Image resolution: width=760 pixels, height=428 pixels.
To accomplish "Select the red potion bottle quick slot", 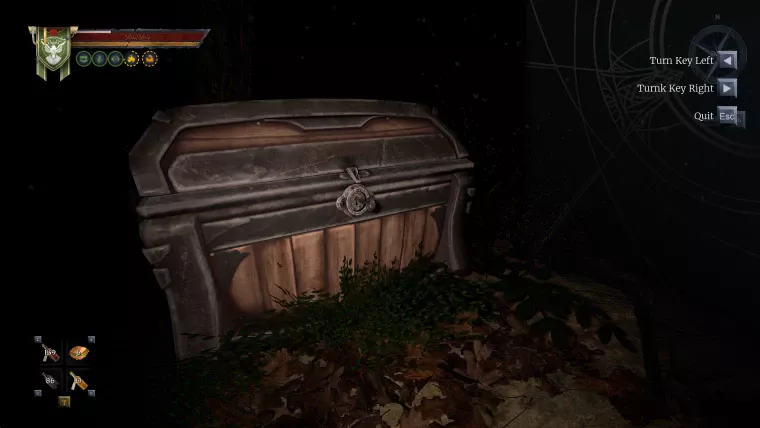I will (51, 353).
